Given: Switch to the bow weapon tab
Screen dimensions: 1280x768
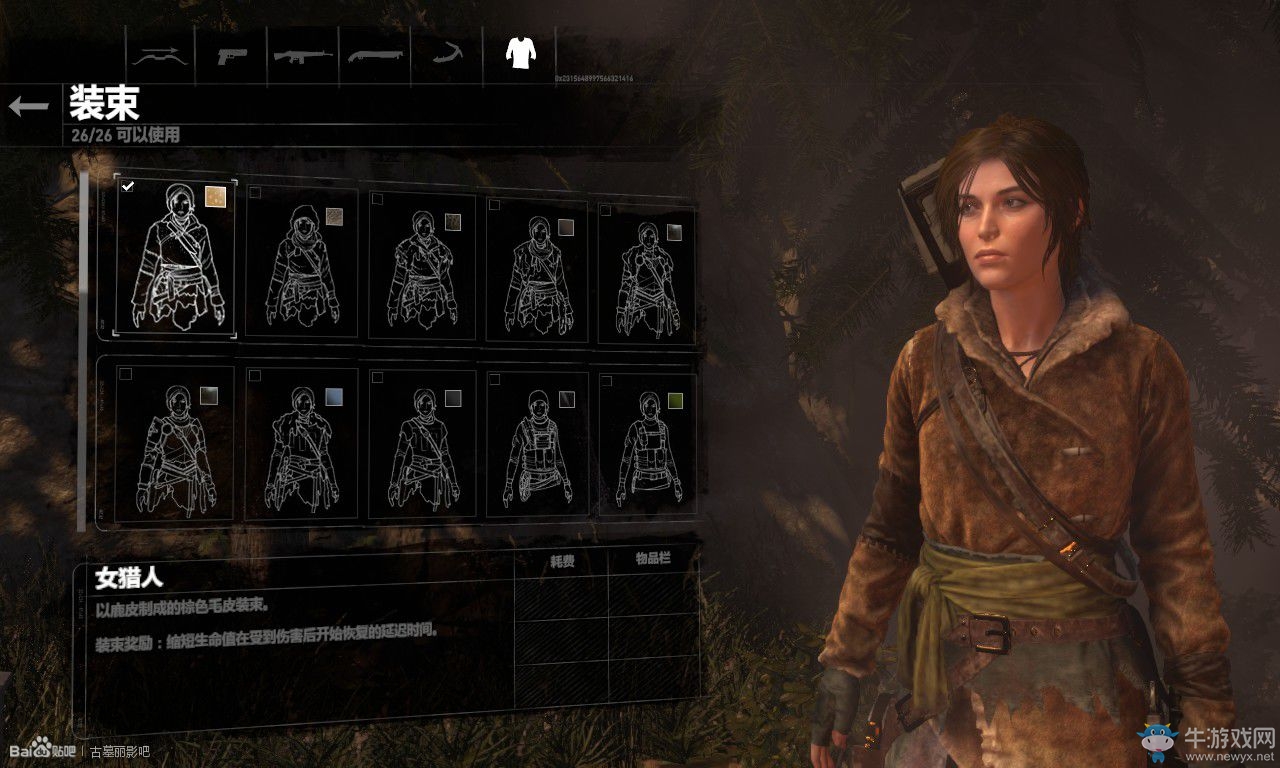Looking at the screenshot, I should (160, 54).
